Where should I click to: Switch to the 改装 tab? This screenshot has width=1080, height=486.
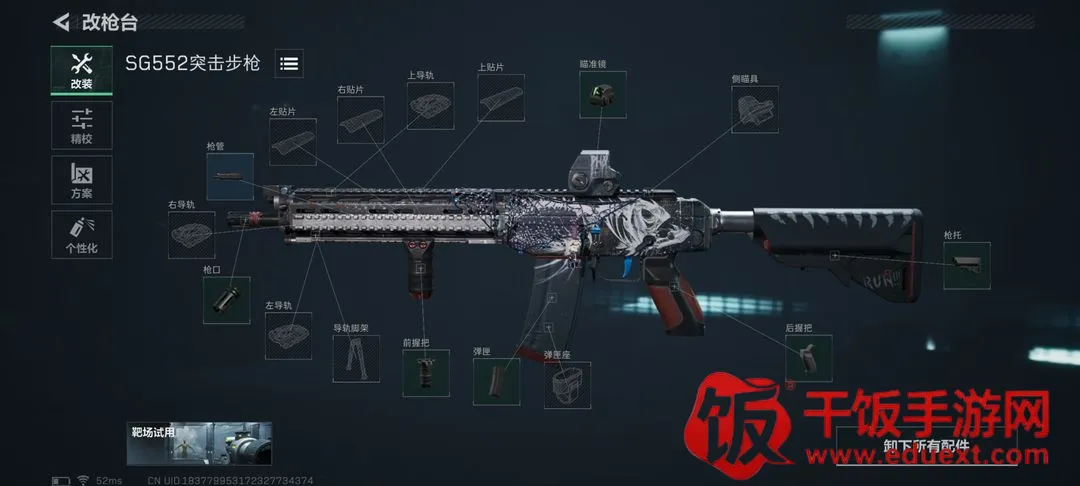point(81,70)
